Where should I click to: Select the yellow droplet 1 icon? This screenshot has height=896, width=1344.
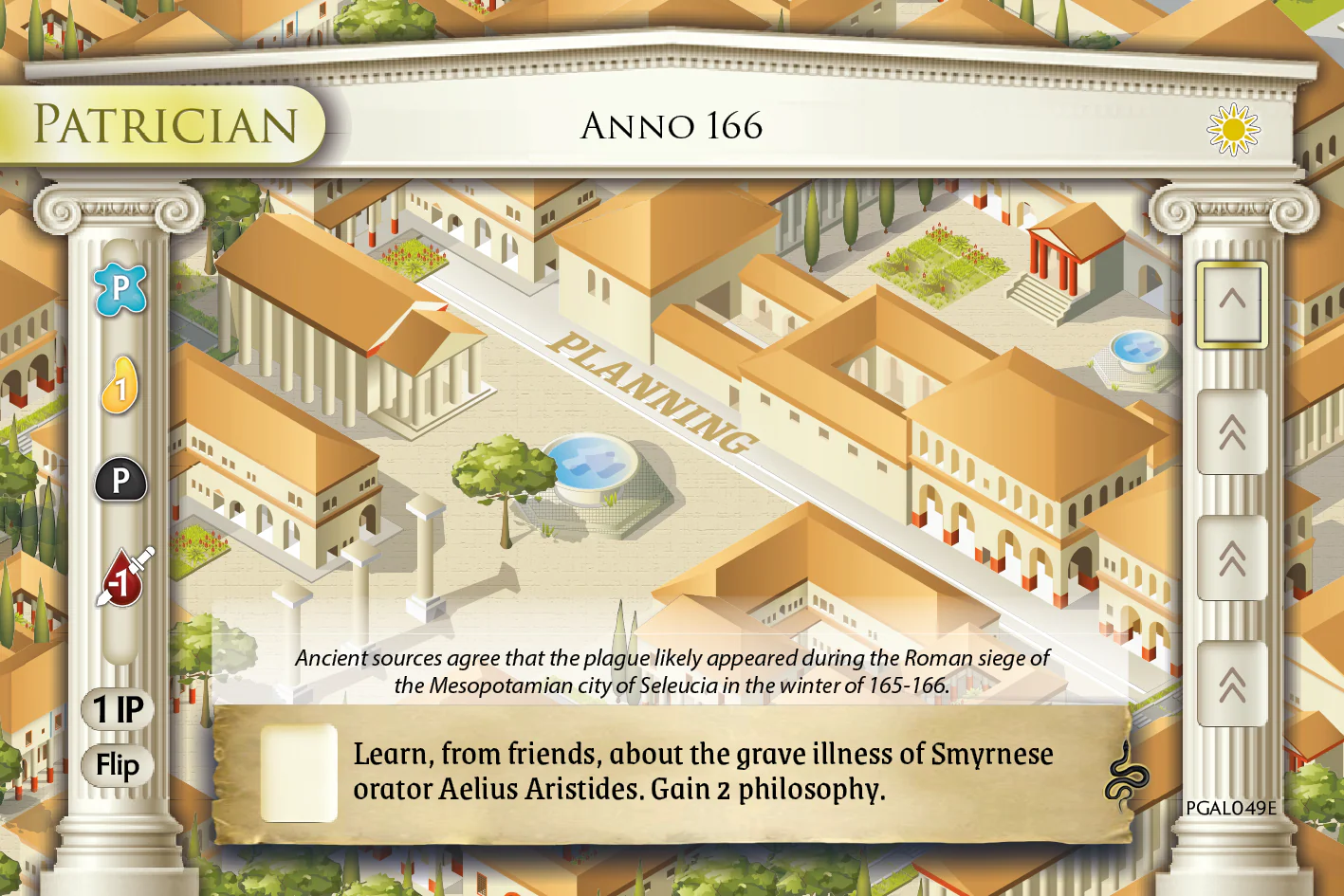120,386
